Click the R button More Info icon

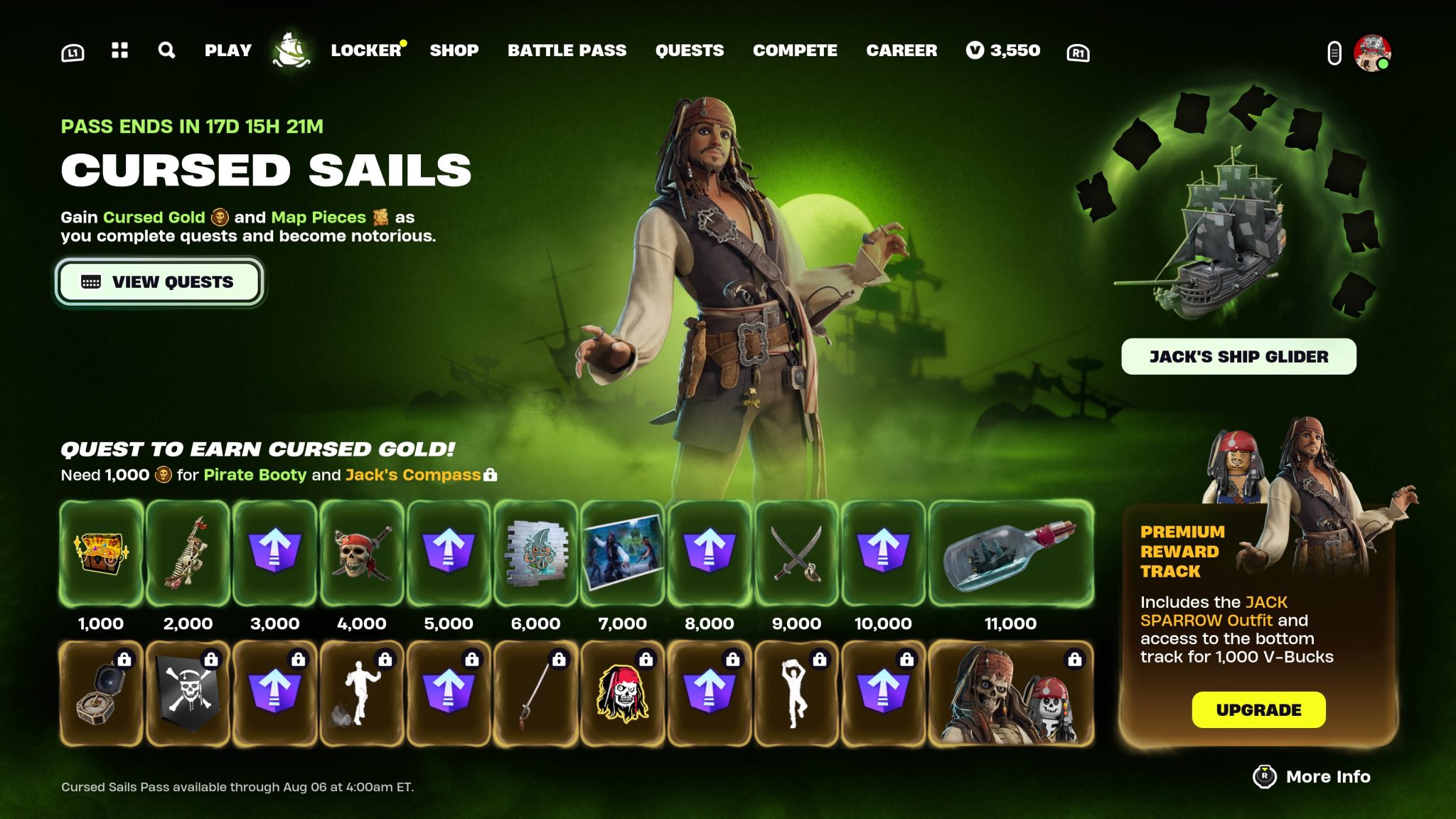tap(1264, 776)
